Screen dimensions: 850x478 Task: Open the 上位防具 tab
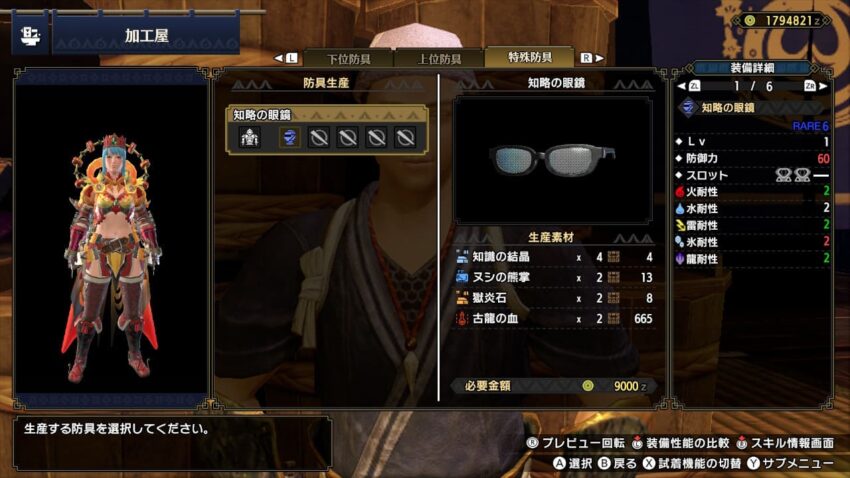click(x=438, y=58)
